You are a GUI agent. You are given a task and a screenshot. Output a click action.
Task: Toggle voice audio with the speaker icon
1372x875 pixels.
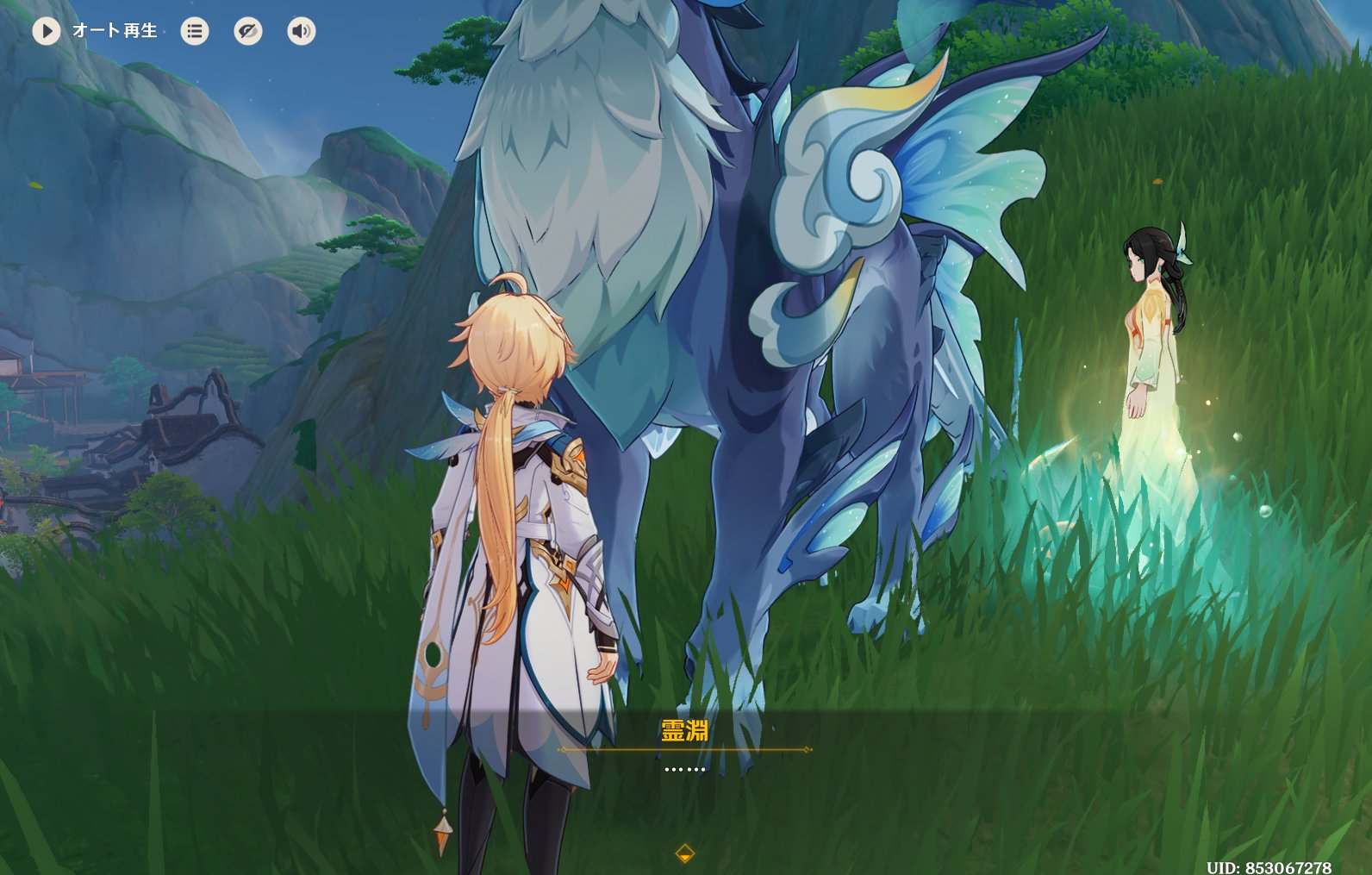(x=302, y=31)
